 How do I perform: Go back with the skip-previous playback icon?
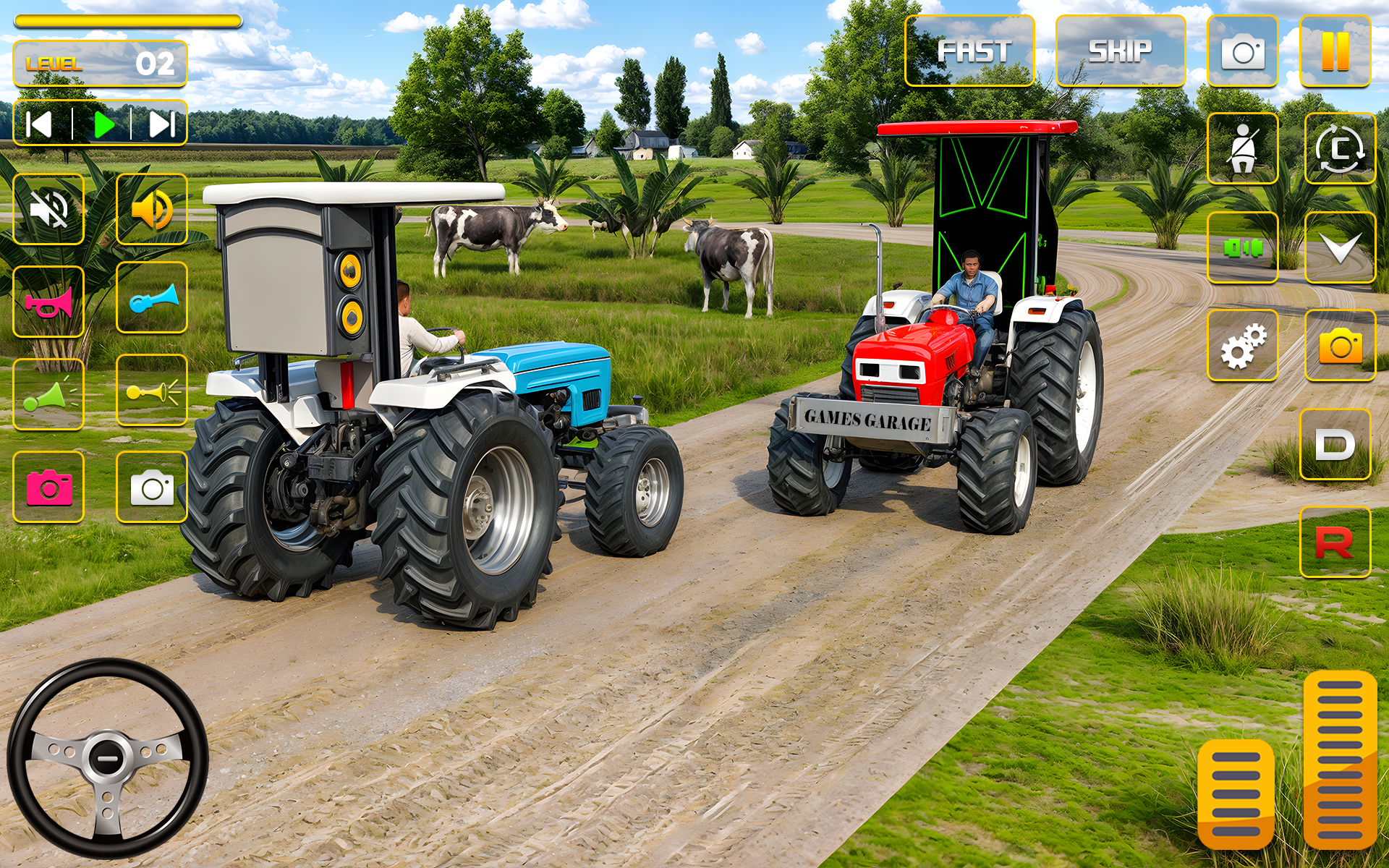(38, 123)
